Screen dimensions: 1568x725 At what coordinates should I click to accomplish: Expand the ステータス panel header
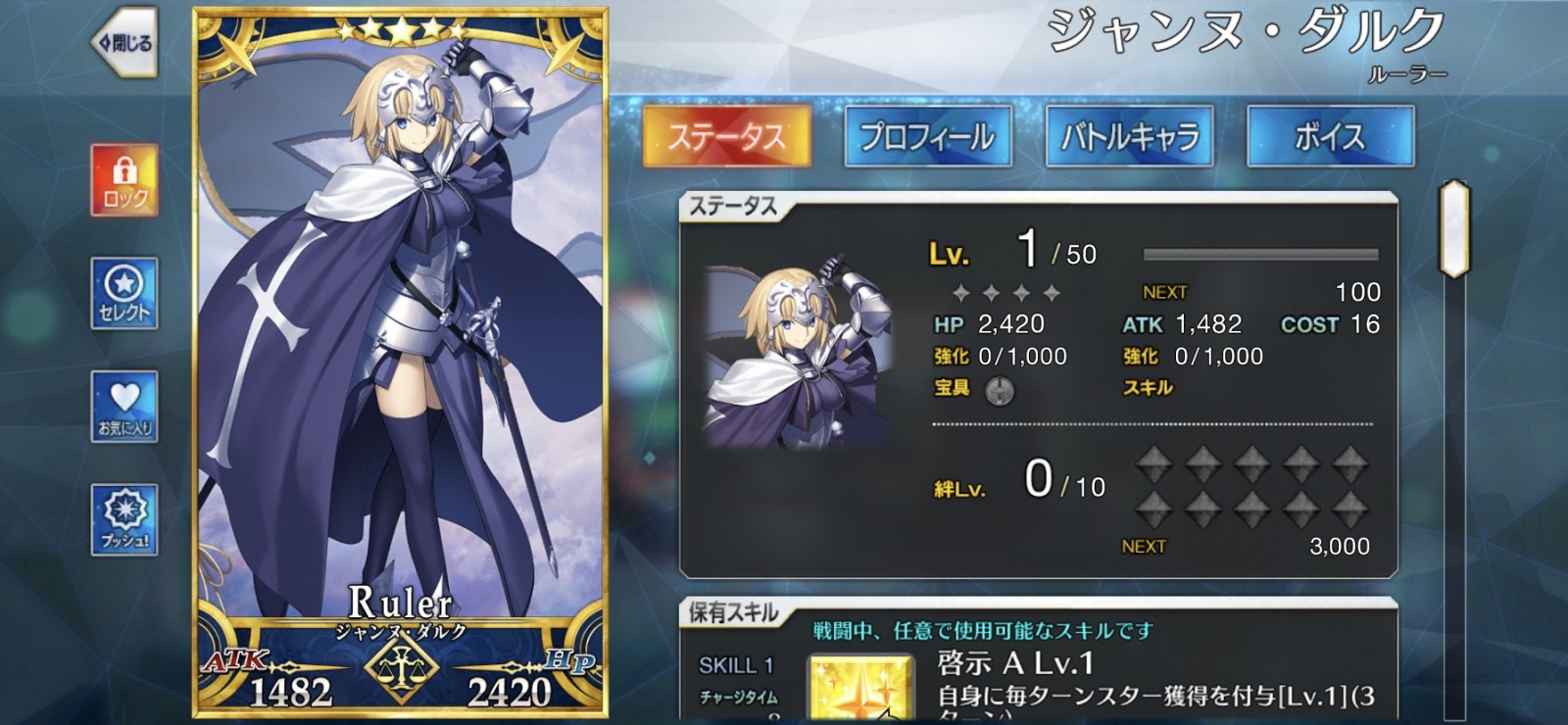tap(733, 206)
